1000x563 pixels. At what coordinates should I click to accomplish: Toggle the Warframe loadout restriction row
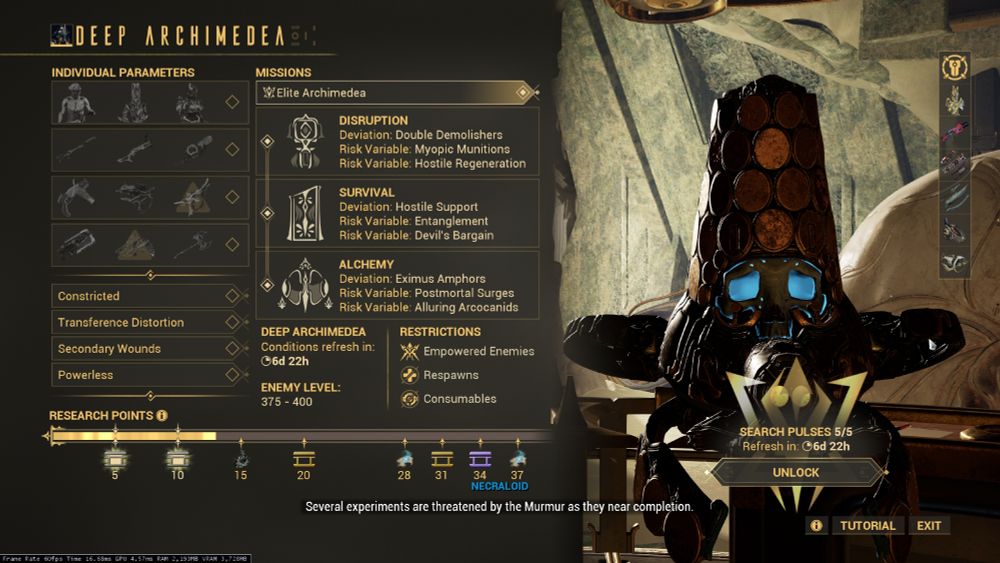tap(232, 102)
